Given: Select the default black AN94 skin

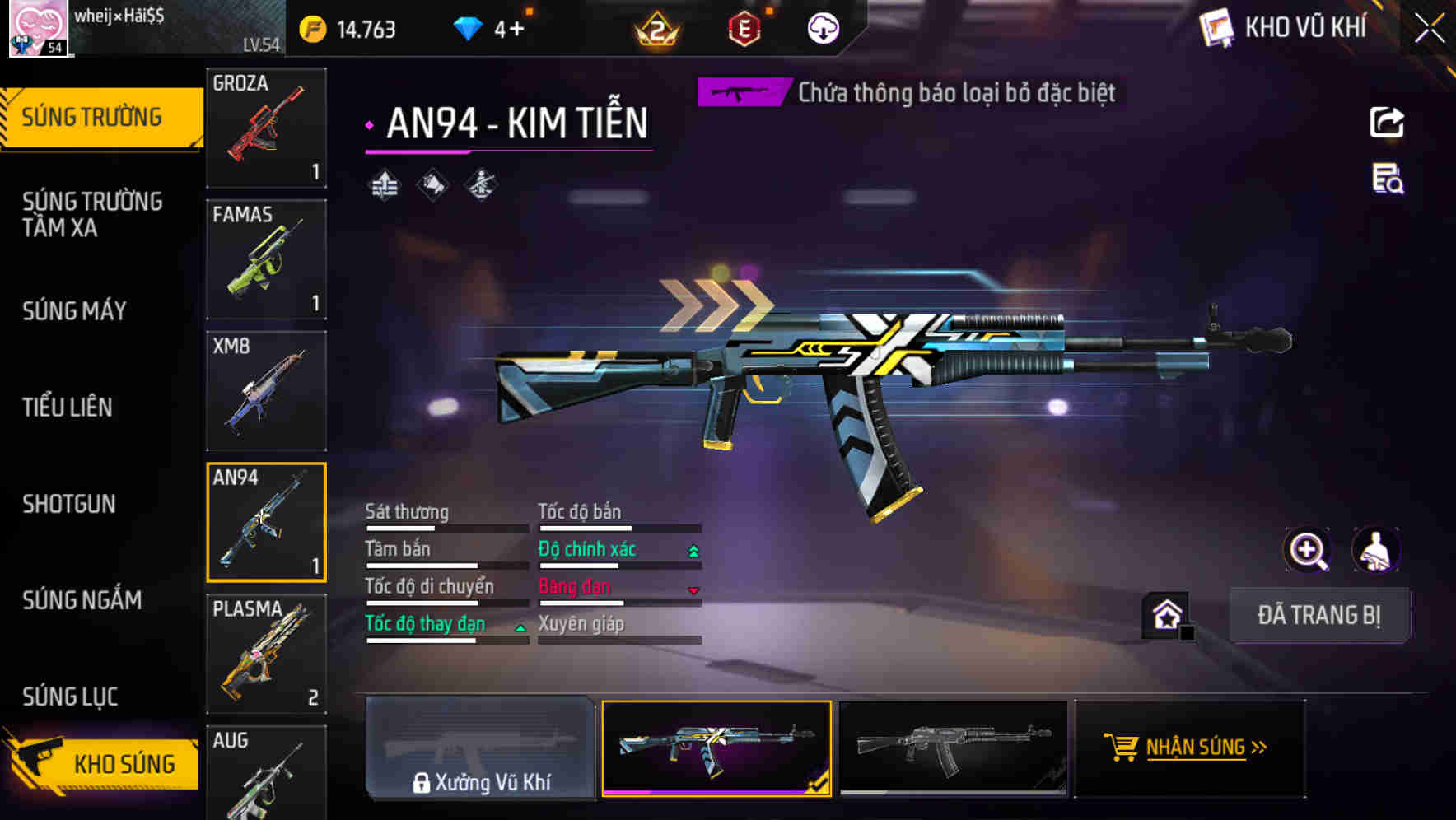Looking at the screenshot, I should [953, 748].
